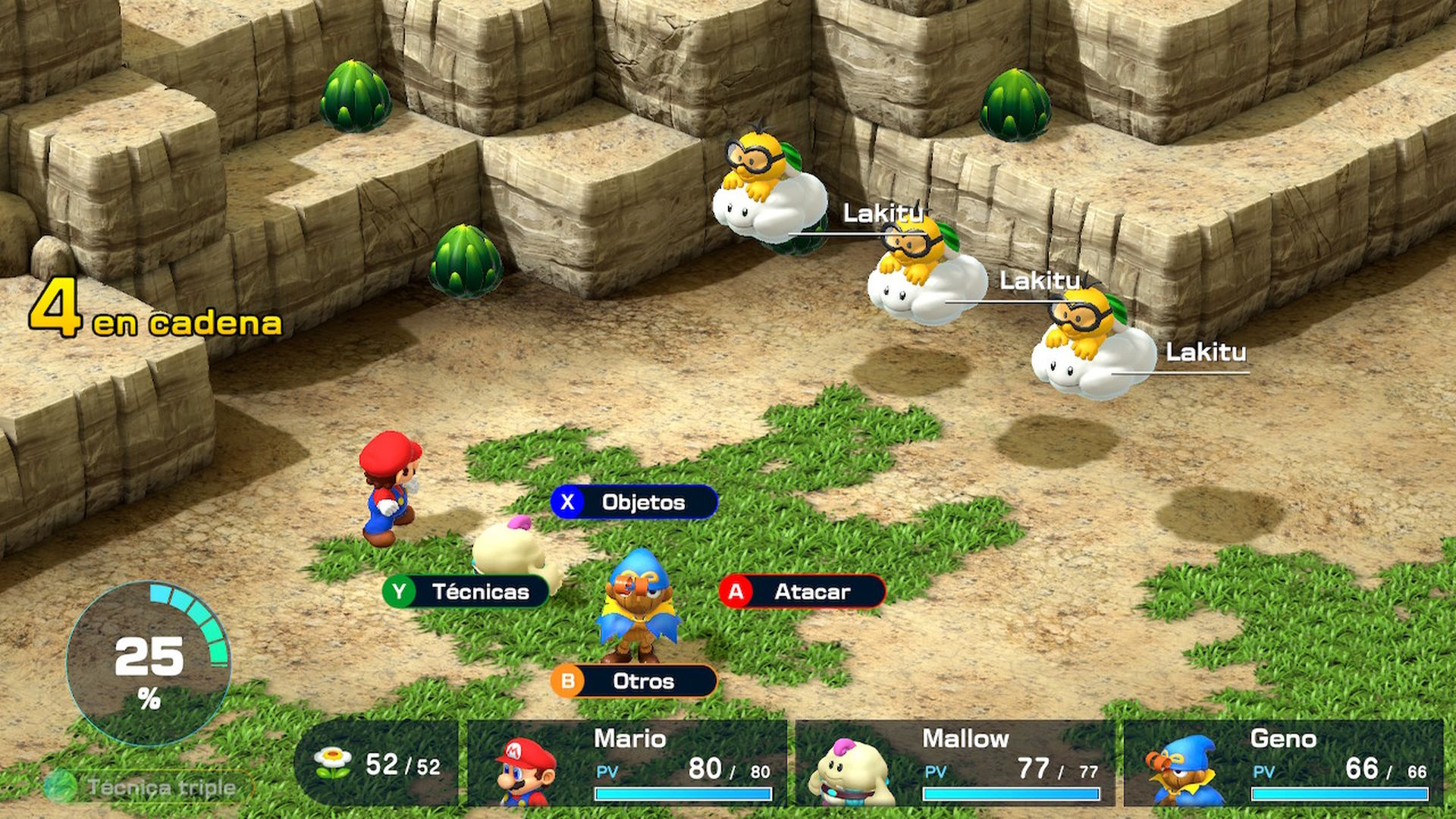Click the A controller button icon beside Atacar
Viewport: 1456px width, 819px height.
[737, 592]
